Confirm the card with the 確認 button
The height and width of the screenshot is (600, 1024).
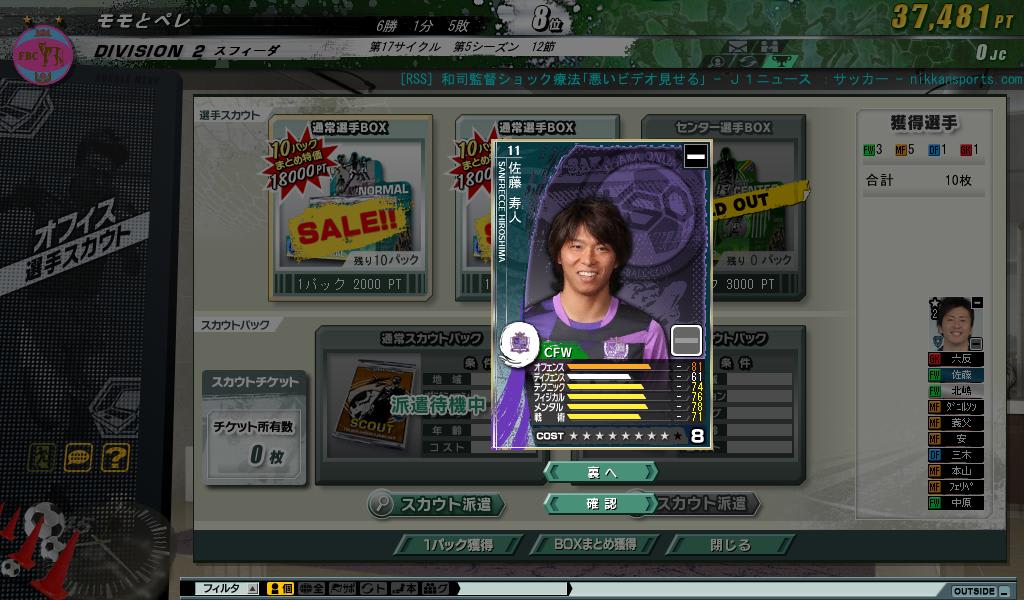(x=600, y=504)
